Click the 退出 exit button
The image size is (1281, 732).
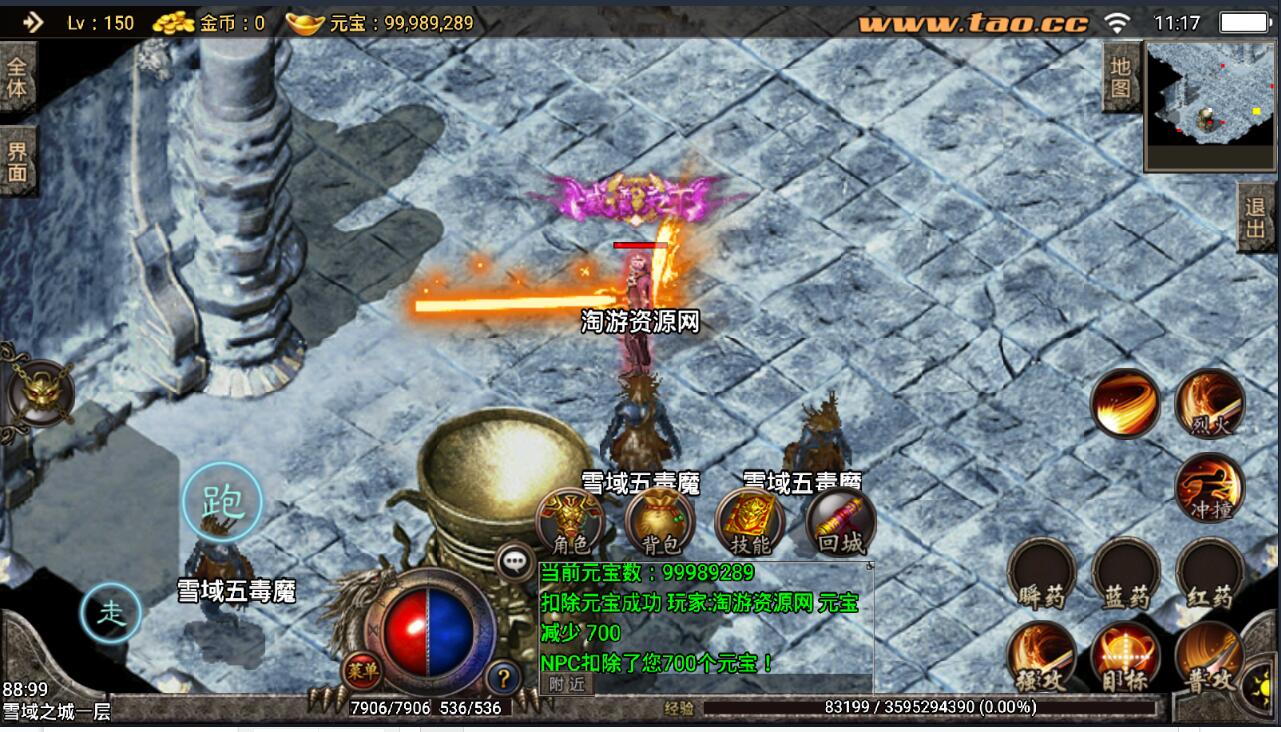point(1256,218)
